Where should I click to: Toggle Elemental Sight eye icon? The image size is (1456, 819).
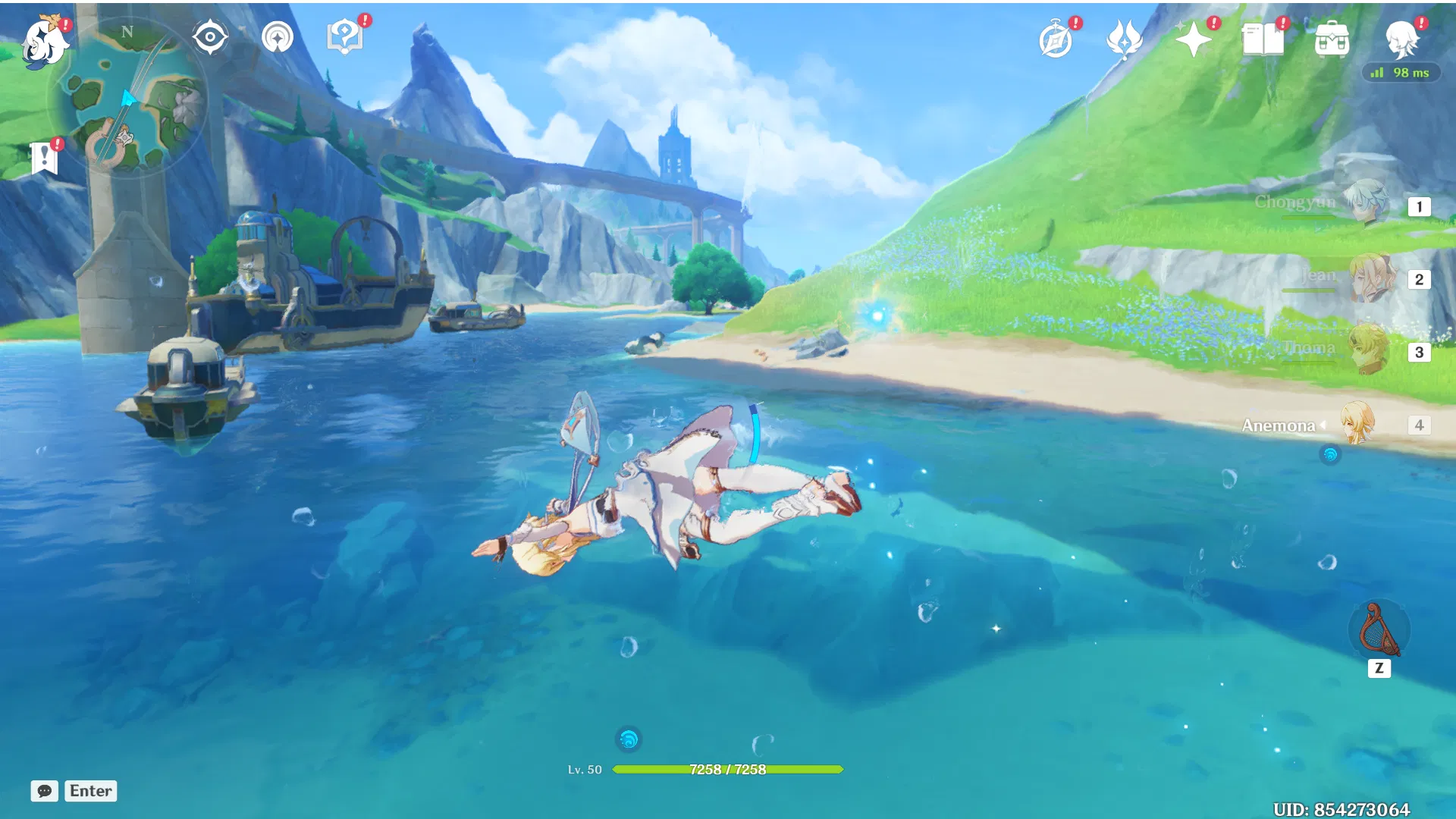coord(210,35)
